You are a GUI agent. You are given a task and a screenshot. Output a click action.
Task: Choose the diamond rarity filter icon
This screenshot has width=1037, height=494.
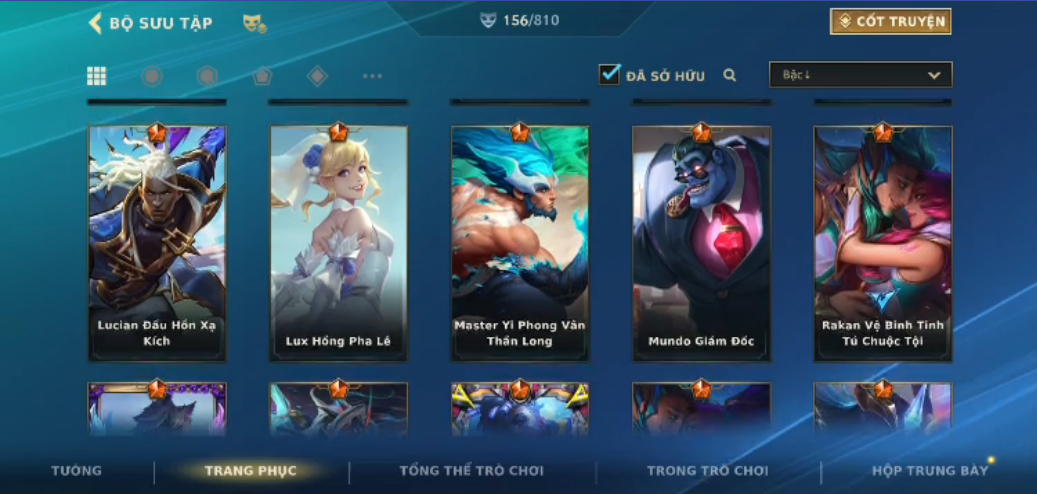[x=317, y=76]
